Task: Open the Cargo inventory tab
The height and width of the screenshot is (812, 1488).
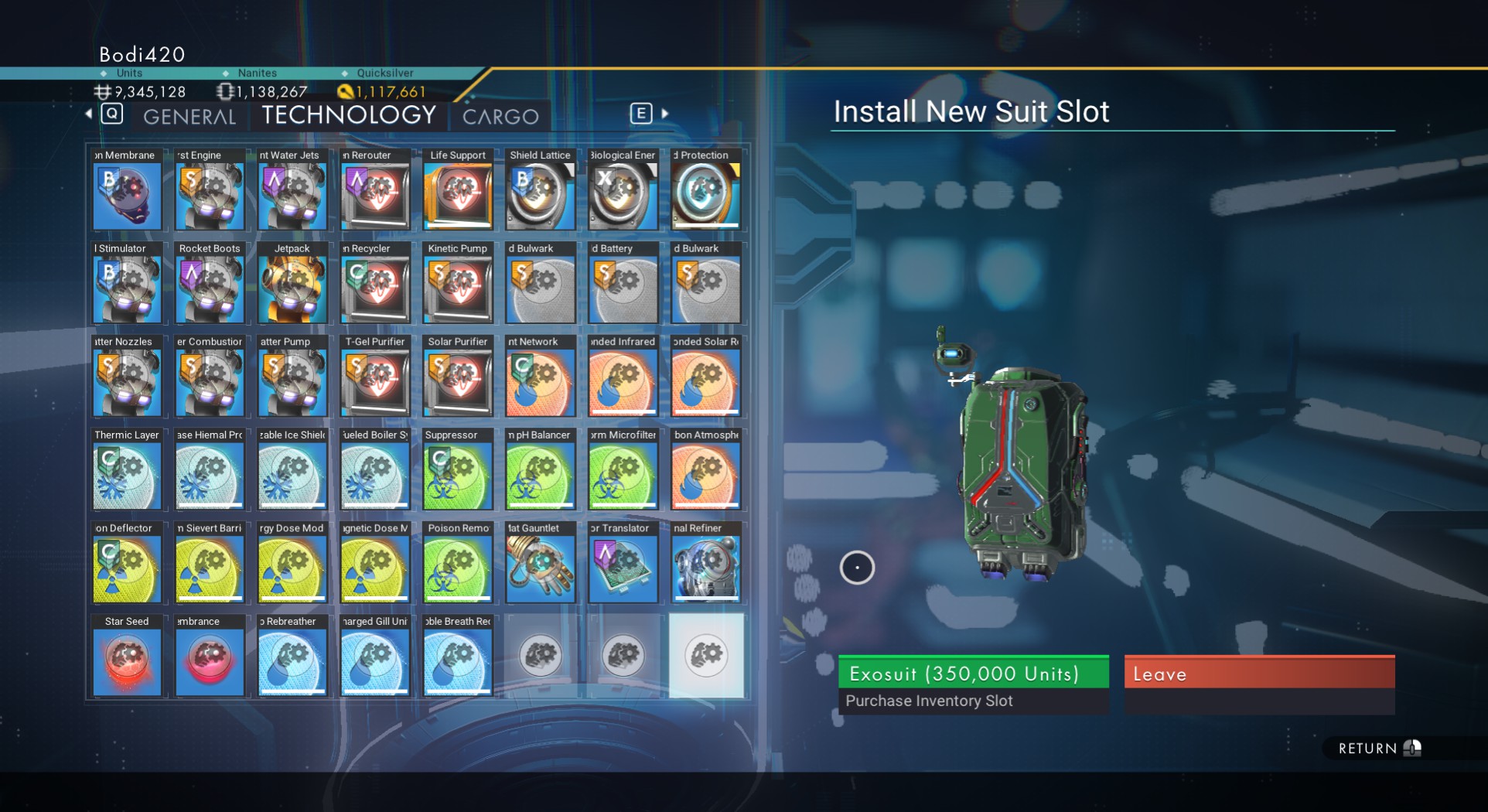Action: point(500,117)
